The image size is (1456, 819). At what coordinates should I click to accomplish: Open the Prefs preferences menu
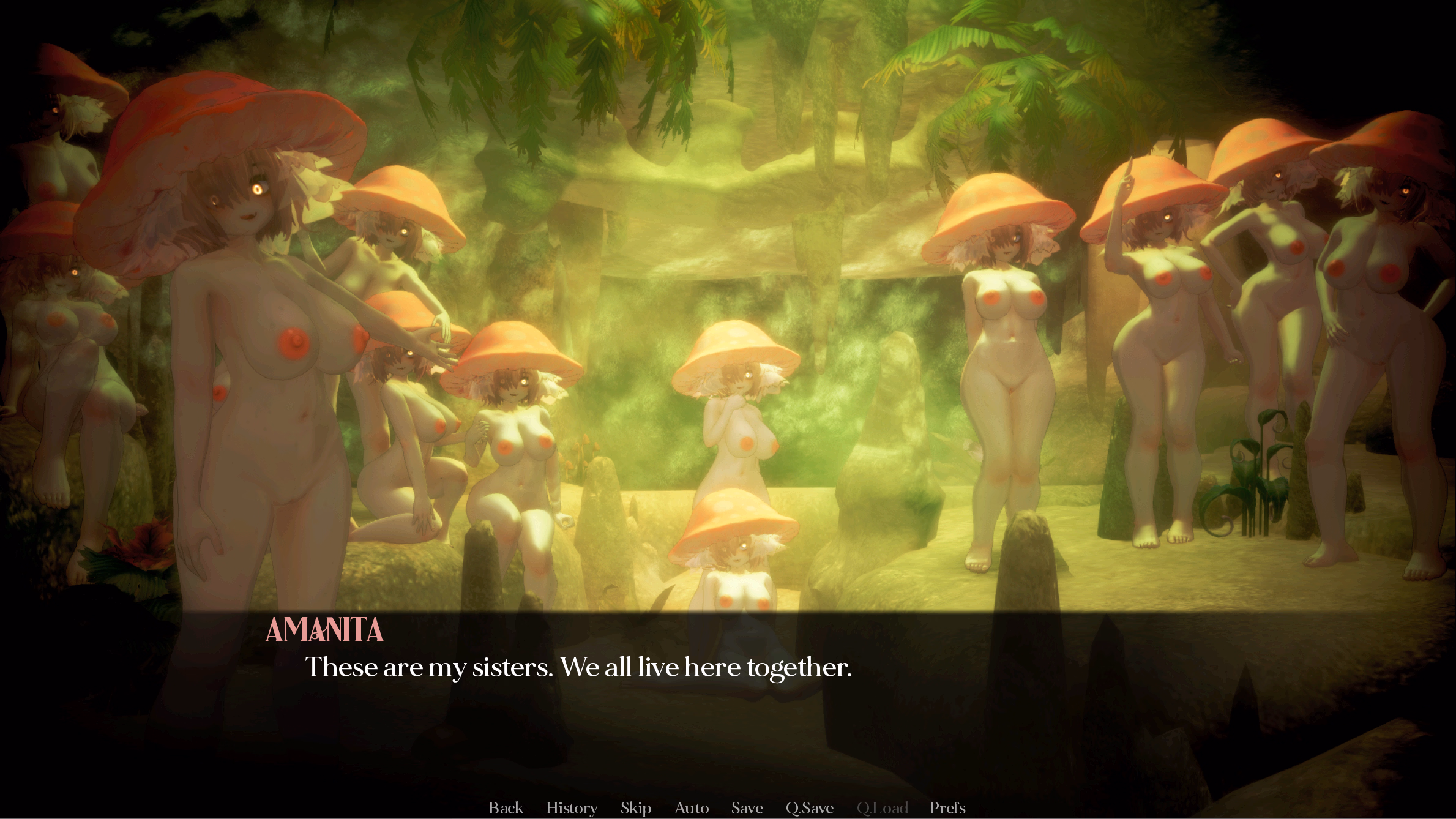point(947,808)
